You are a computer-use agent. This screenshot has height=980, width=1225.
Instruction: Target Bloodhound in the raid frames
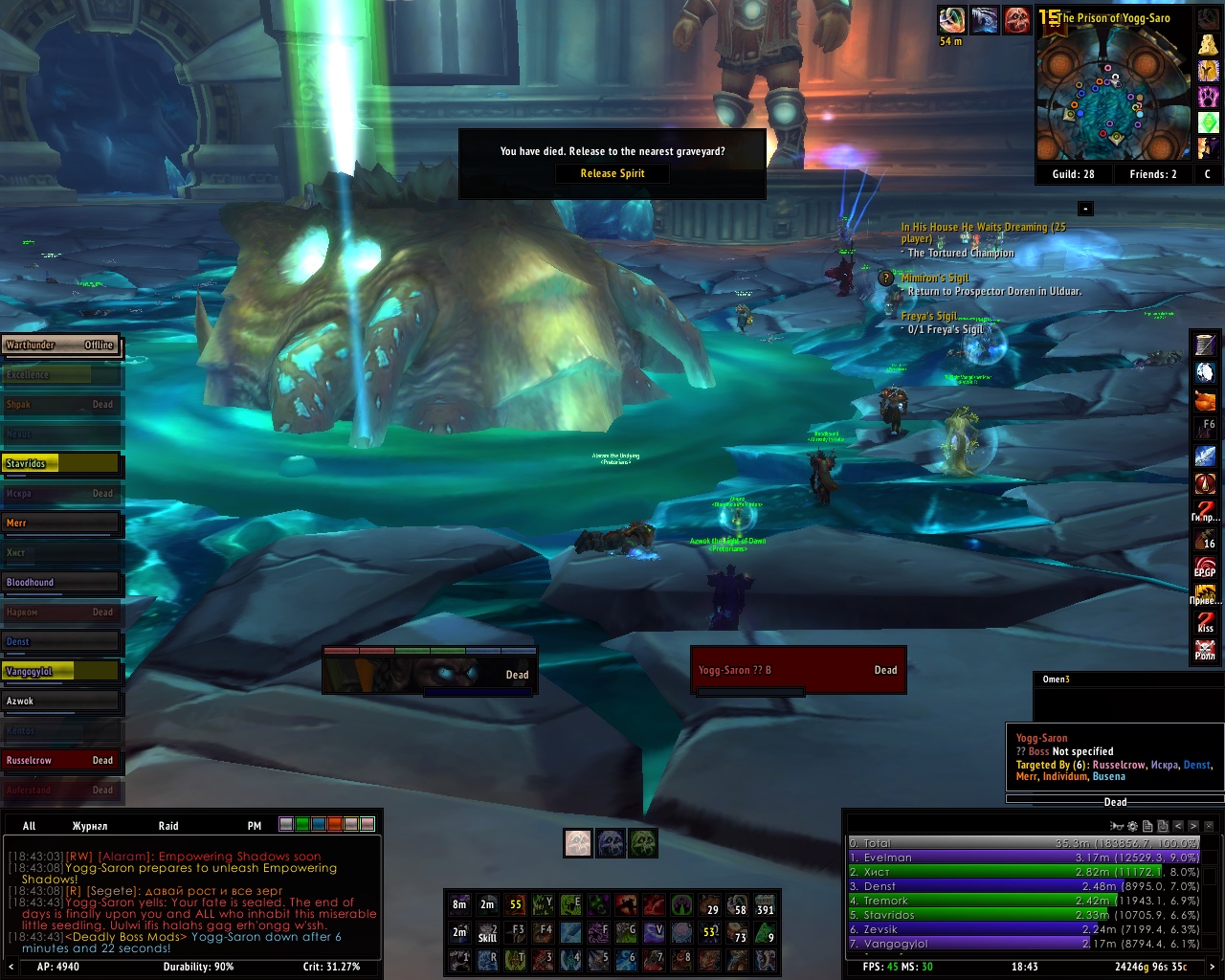61,583
